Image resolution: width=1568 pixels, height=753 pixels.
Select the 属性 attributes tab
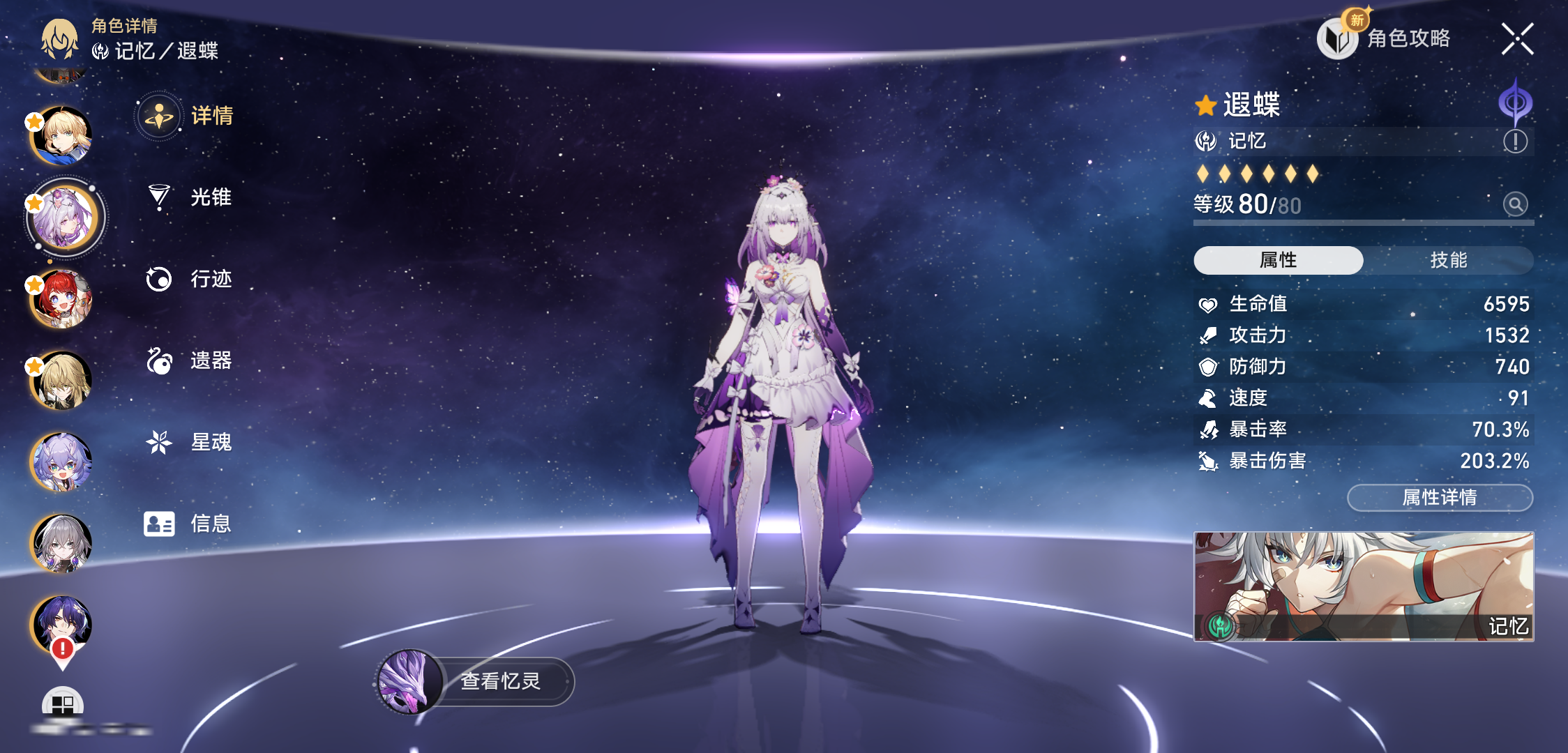1278,260
